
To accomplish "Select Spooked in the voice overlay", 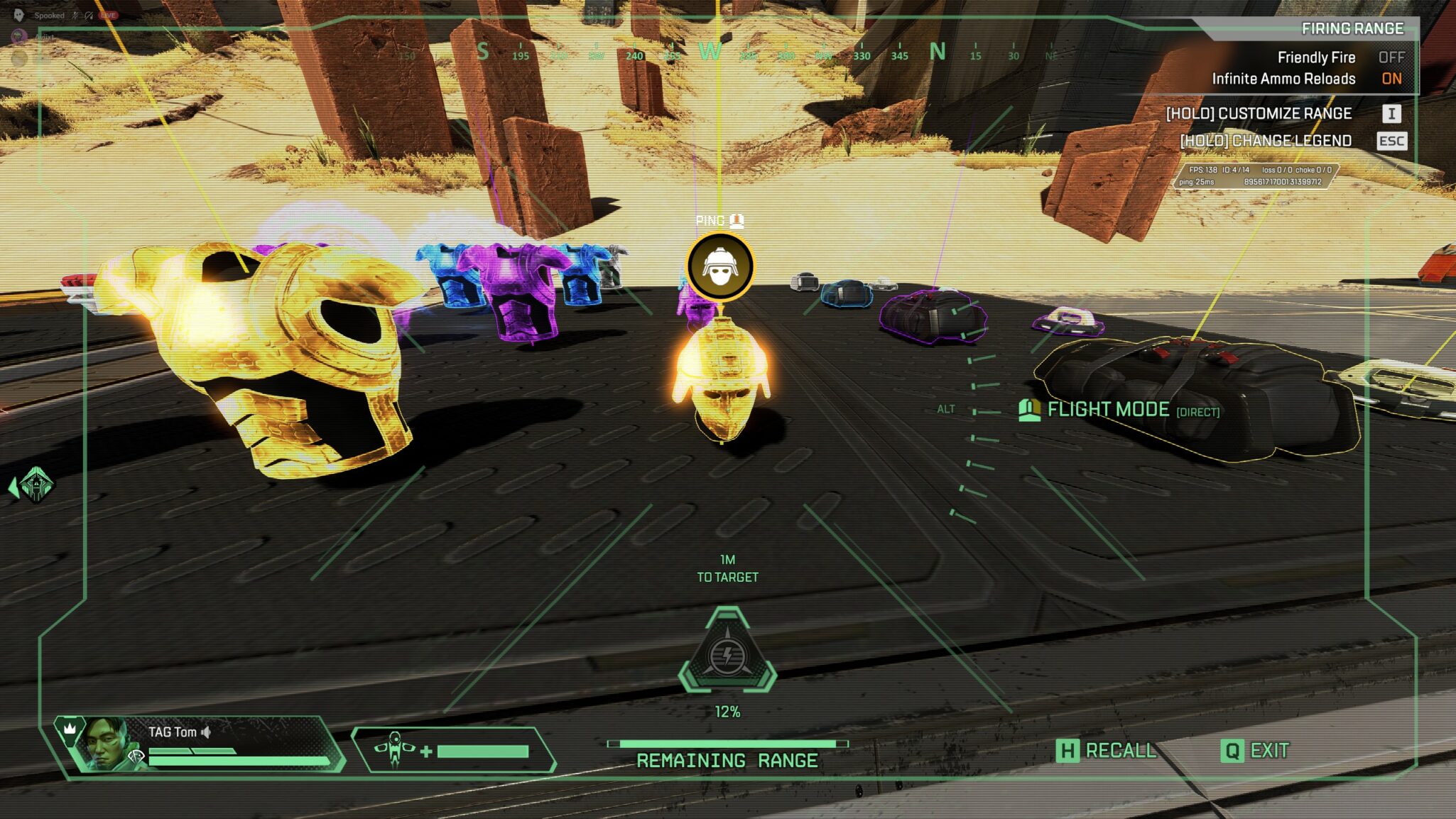I will [x=49, y=16].
